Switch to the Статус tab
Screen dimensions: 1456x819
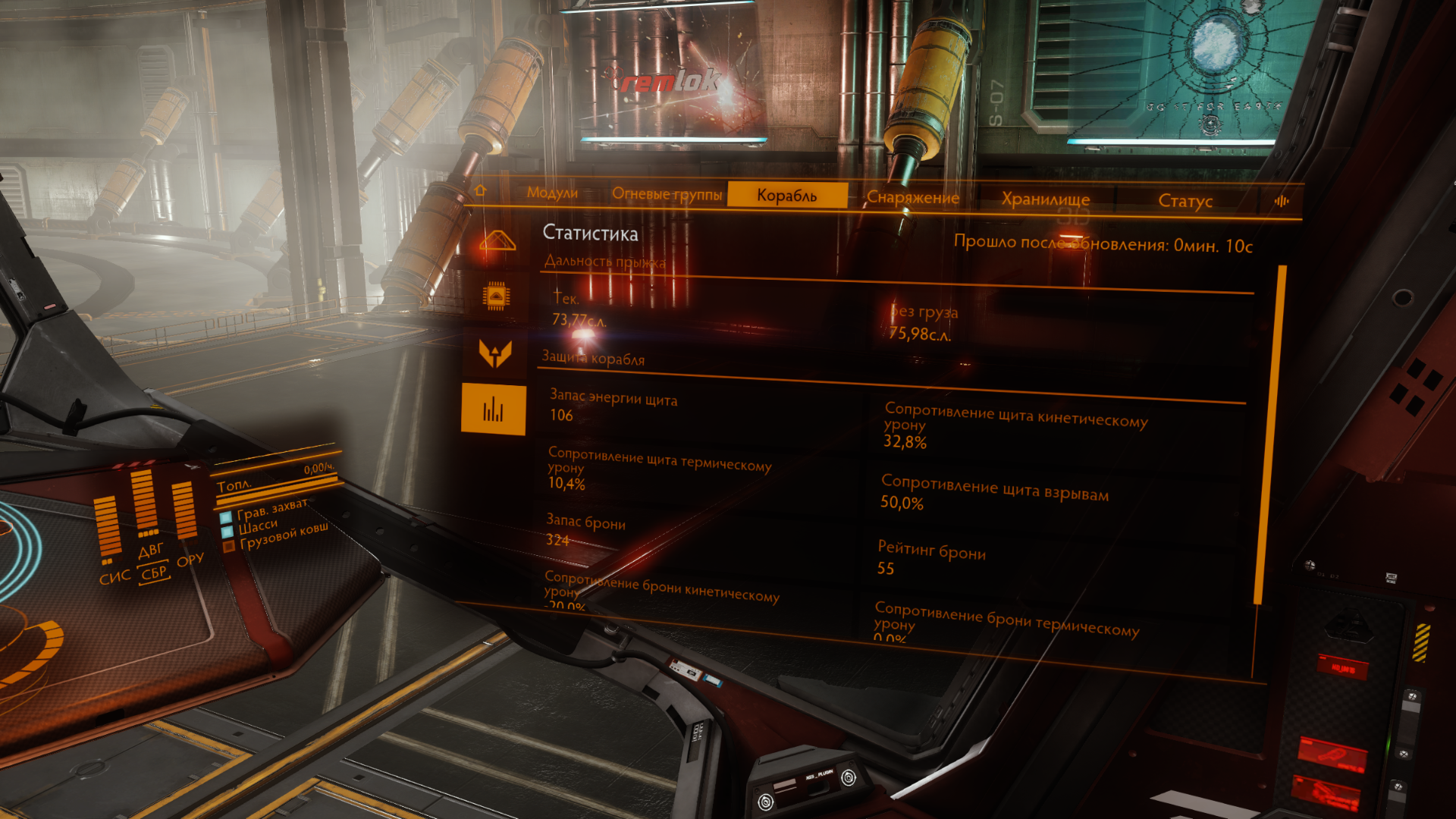point(1185,201)
